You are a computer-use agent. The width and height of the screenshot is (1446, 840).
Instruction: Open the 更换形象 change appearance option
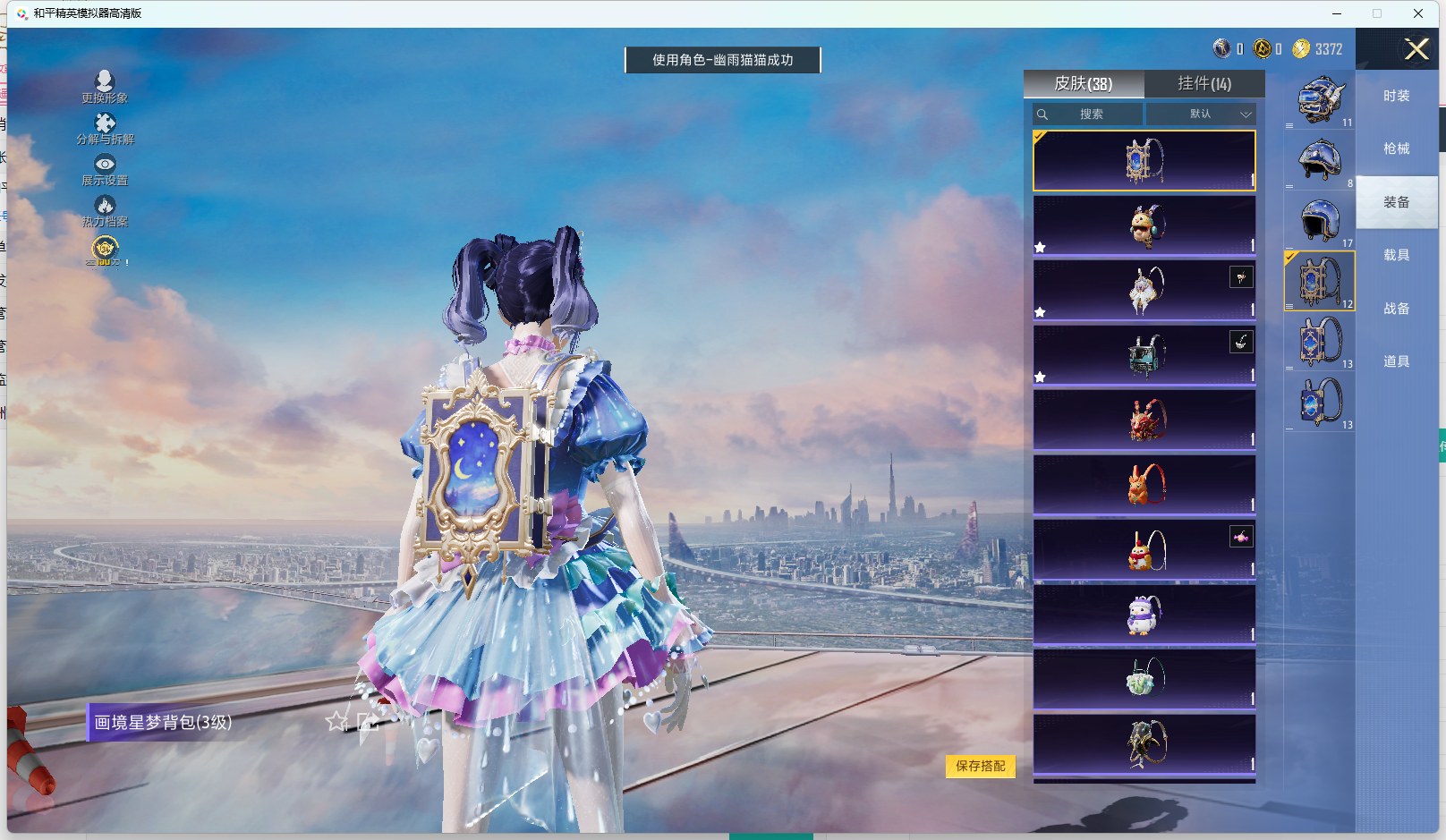105,87
